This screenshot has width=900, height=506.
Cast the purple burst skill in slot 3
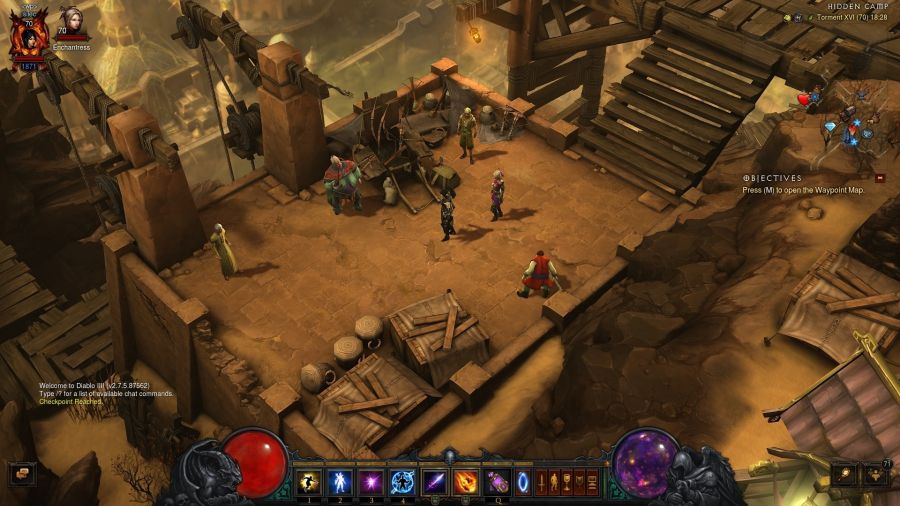click(371, 482)
